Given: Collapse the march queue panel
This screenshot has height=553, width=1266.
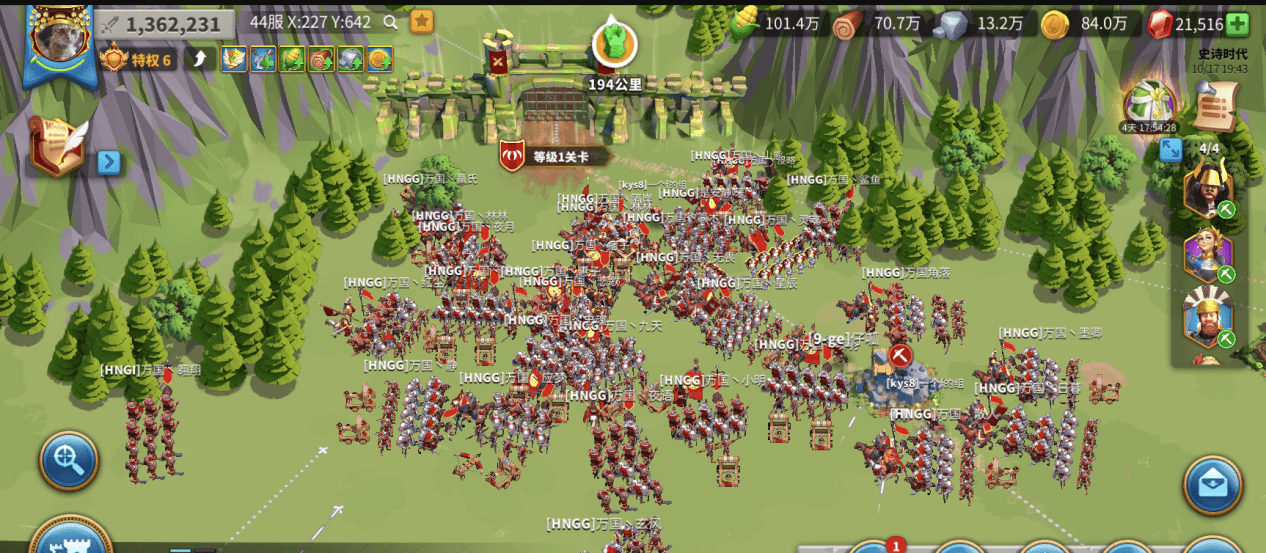Looking at the screenshot, I should 1170,150.
